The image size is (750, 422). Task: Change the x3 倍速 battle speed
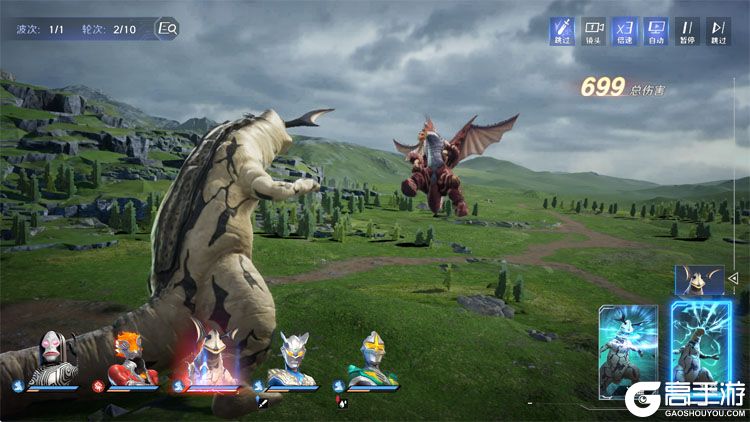[625, 31]
